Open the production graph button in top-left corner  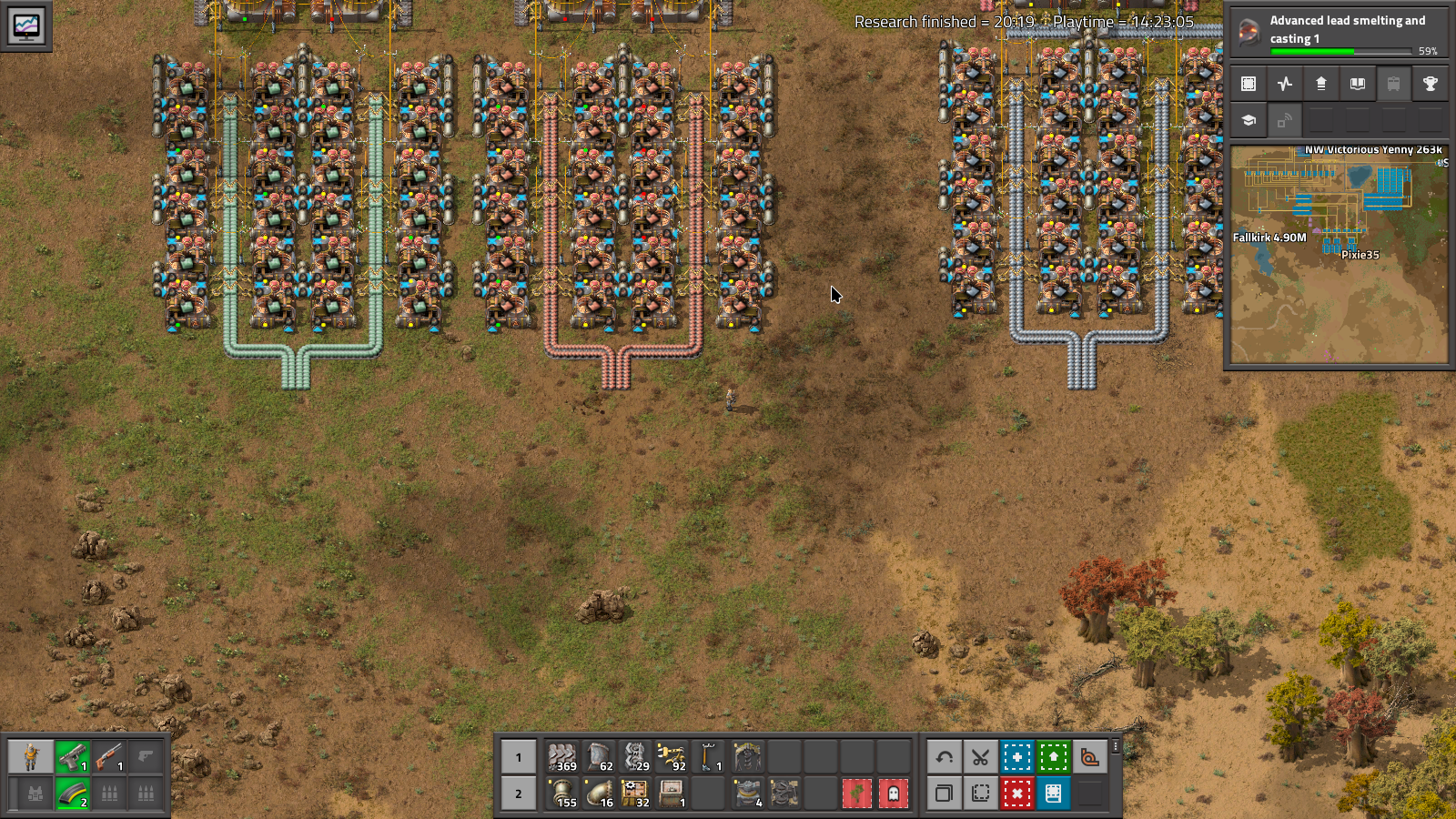[25, 25]
